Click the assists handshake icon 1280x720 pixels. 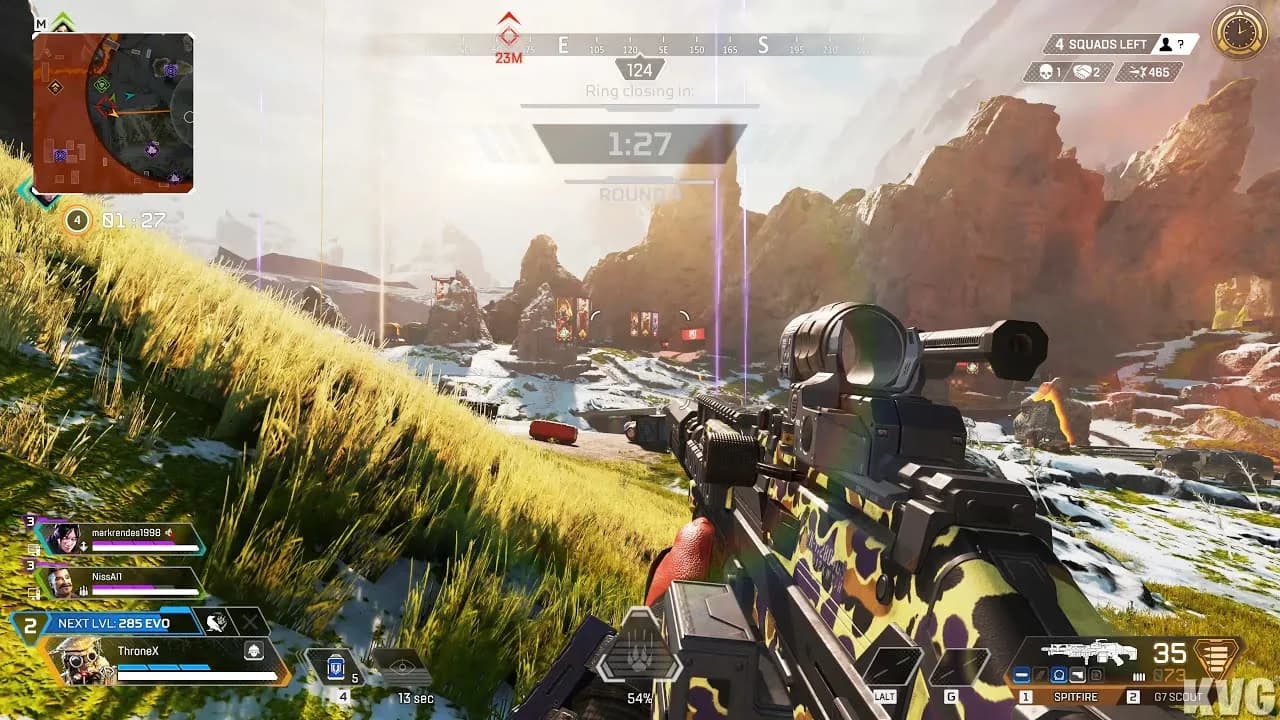[1083, 72]
